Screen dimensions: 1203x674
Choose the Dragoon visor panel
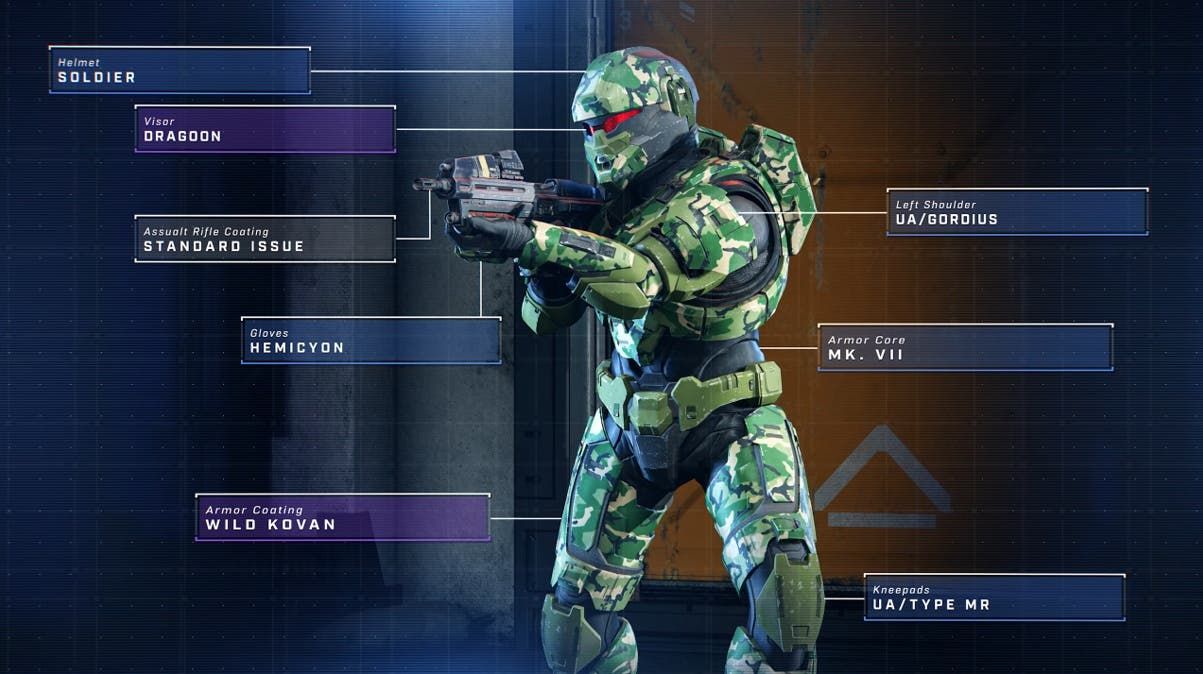coord(265,129)
